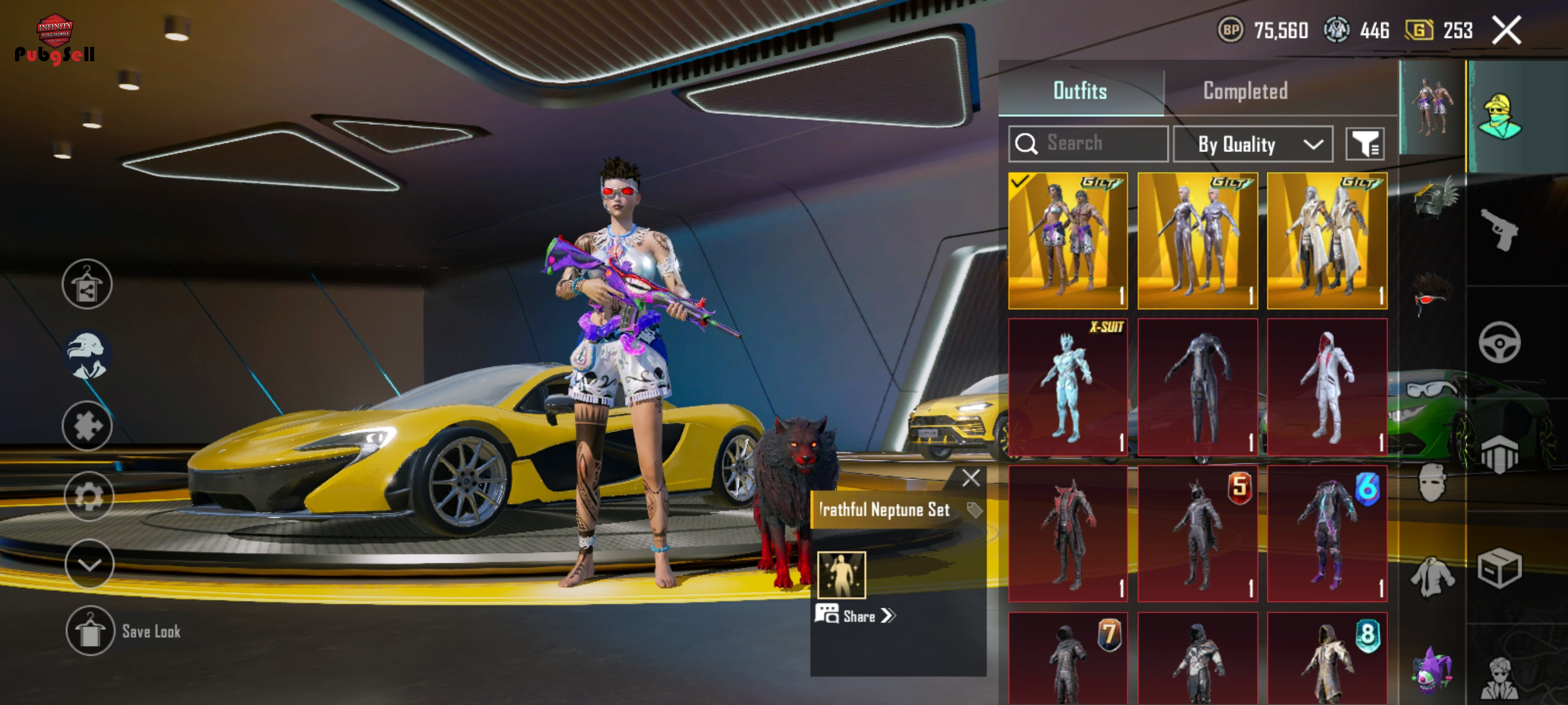Collapse the left side menu arrow

coord(89,565)
